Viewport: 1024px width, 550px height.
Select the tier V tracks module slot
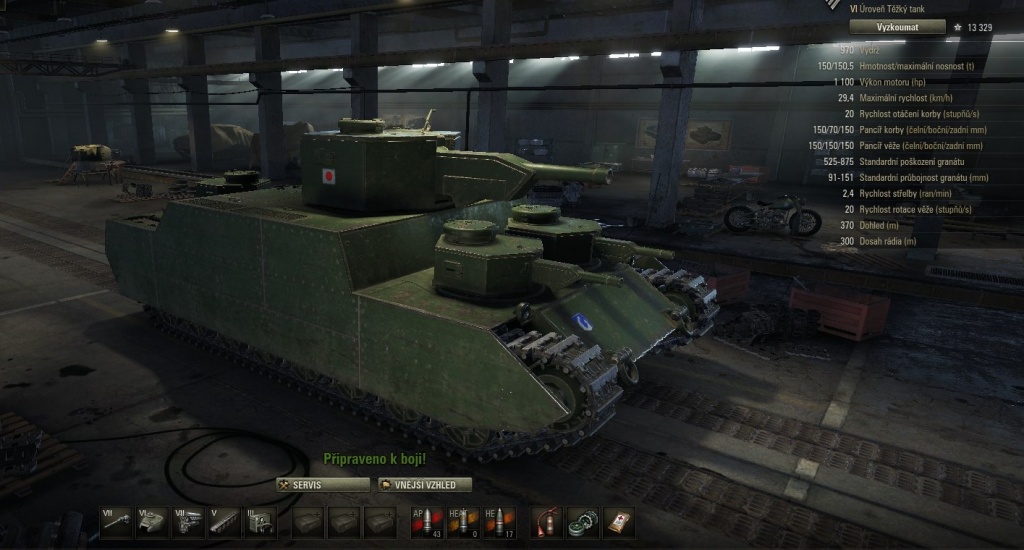click(224, 521)
